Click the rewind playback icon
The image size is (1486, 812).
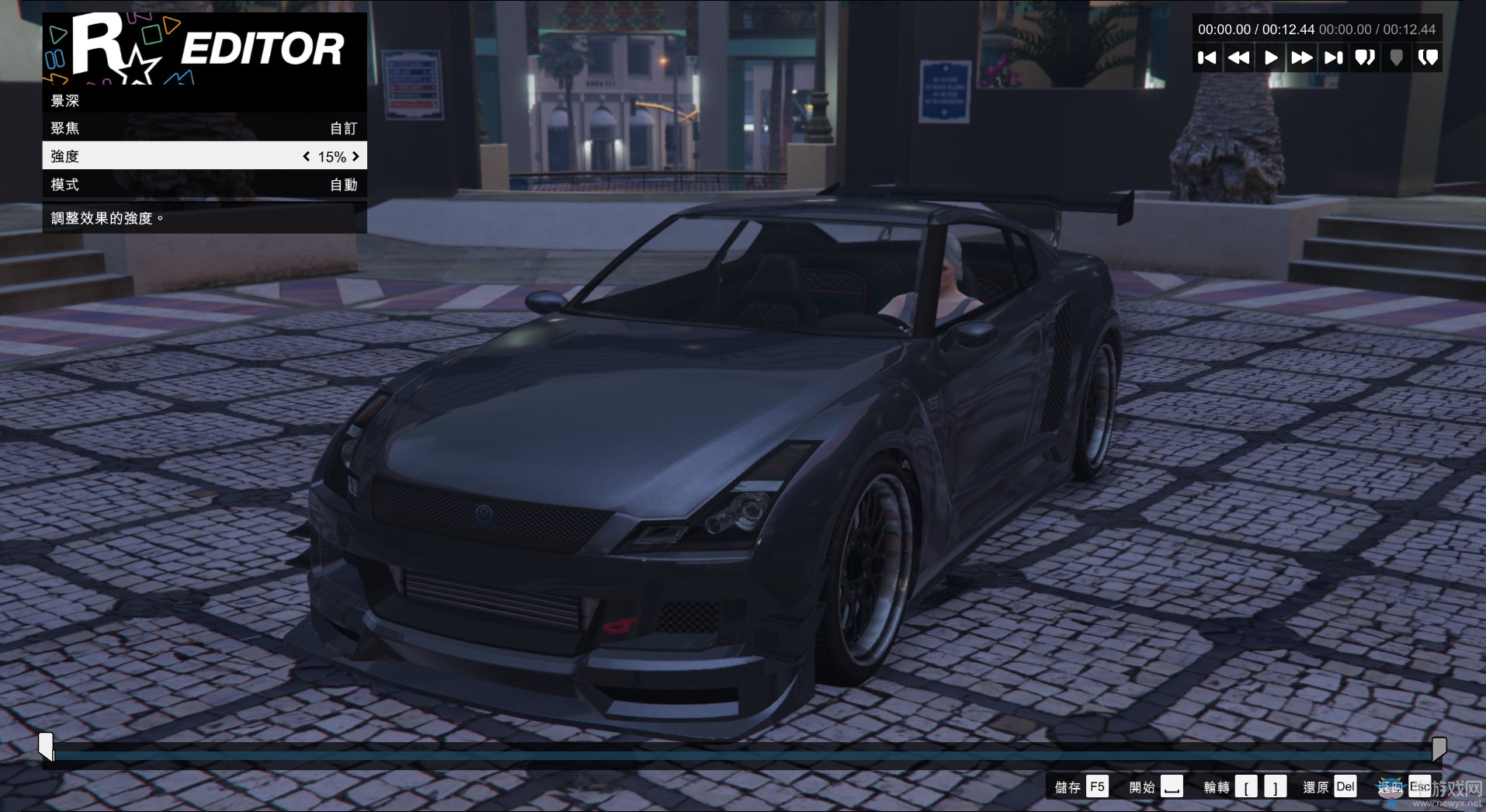[1239, 57]
